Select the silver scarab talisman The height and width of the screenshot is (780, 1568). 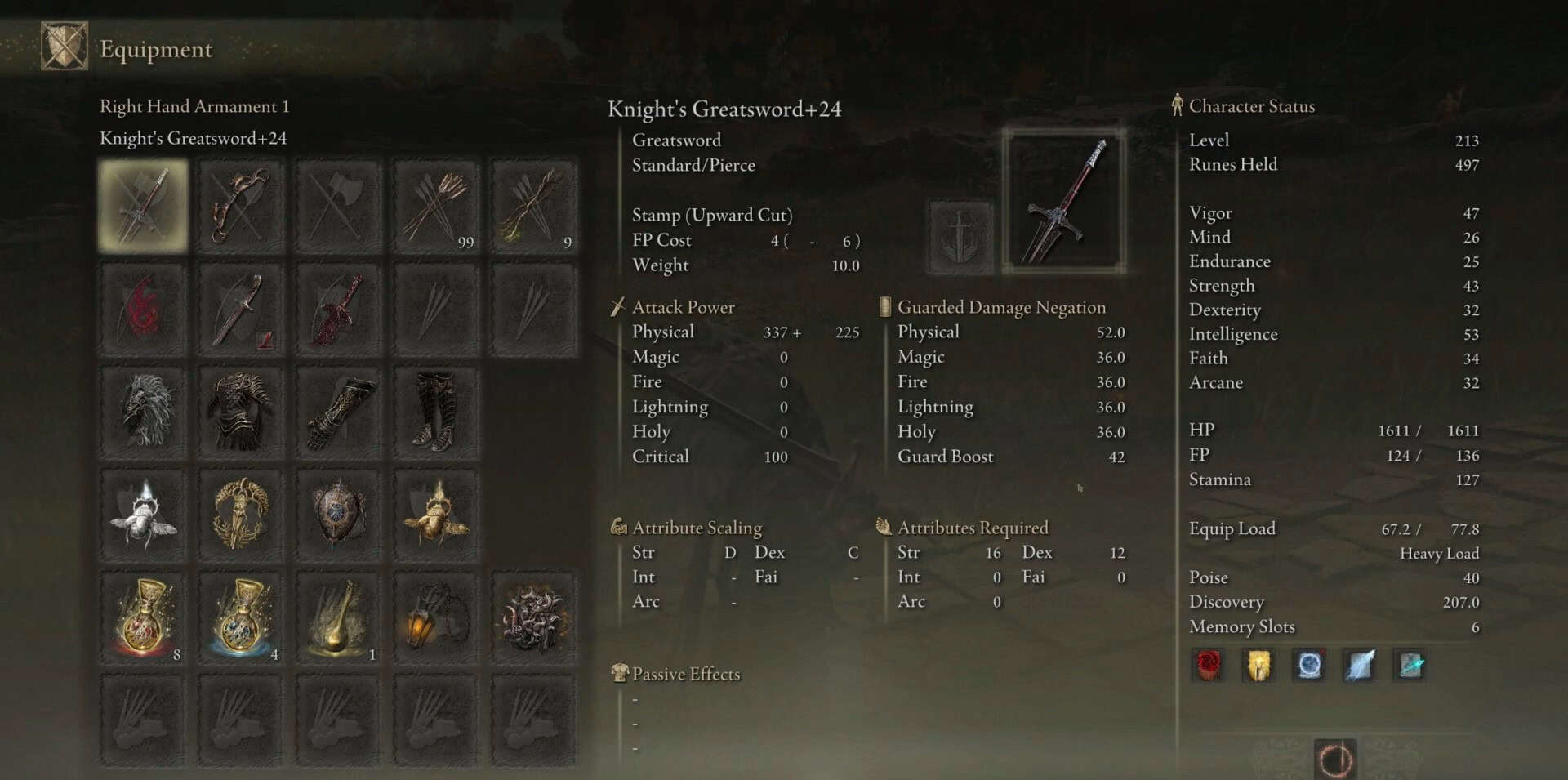[x=144, y=515]
